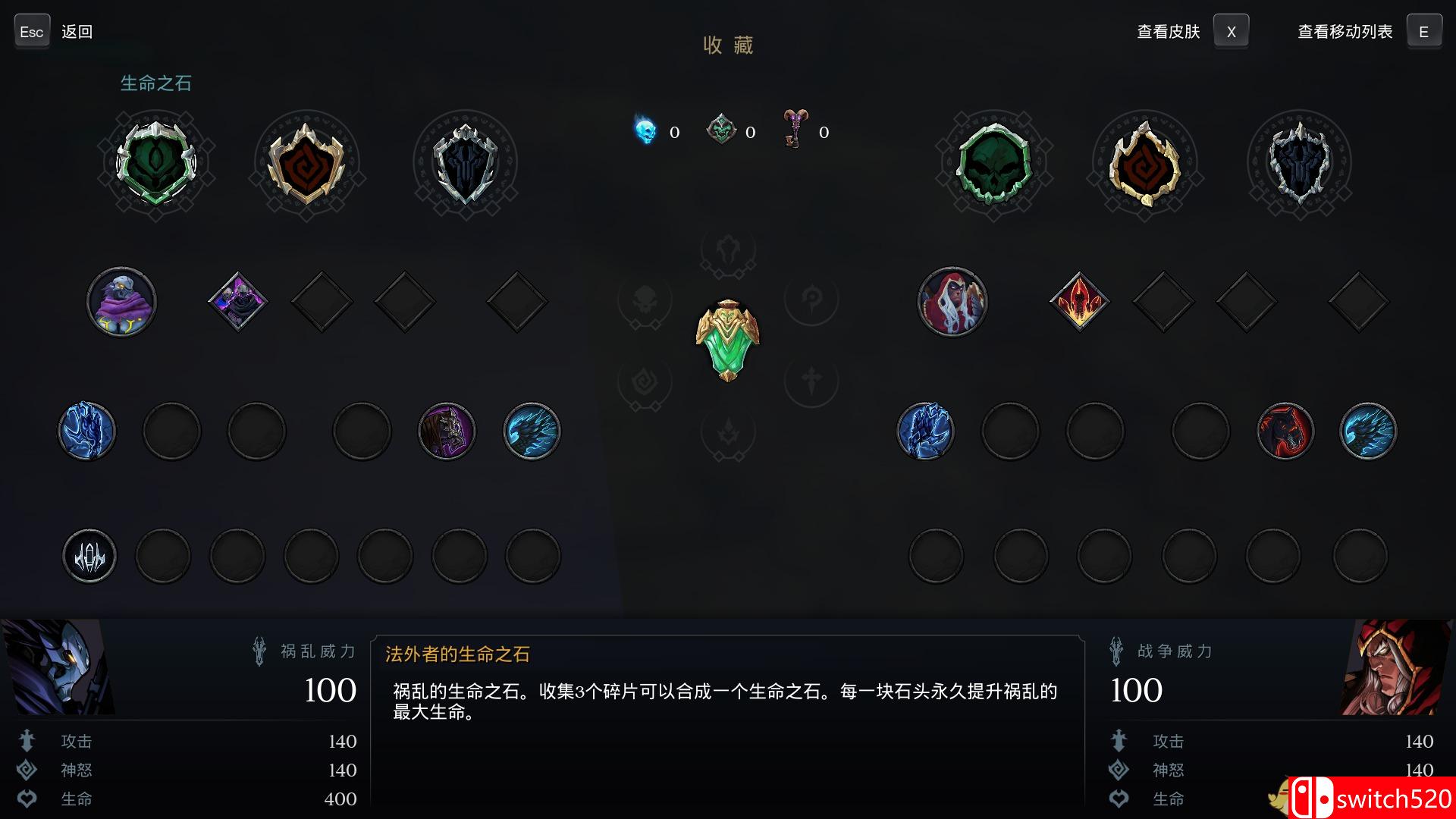Select Strife's green skull lifestone emblem

pyautogui.click(x=157, y=162)
